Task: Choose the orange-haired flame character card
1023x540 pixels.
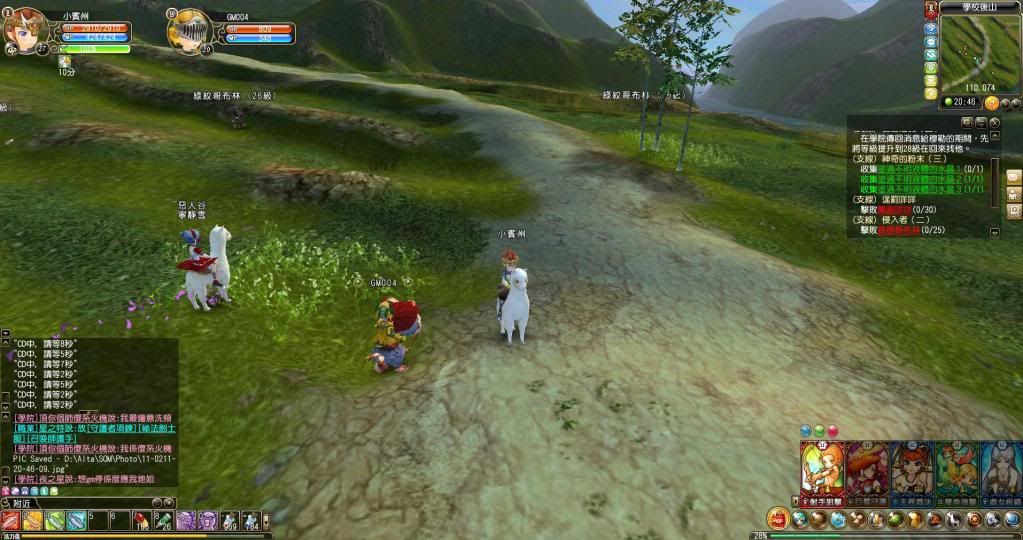Action: [x=821, y=469]
